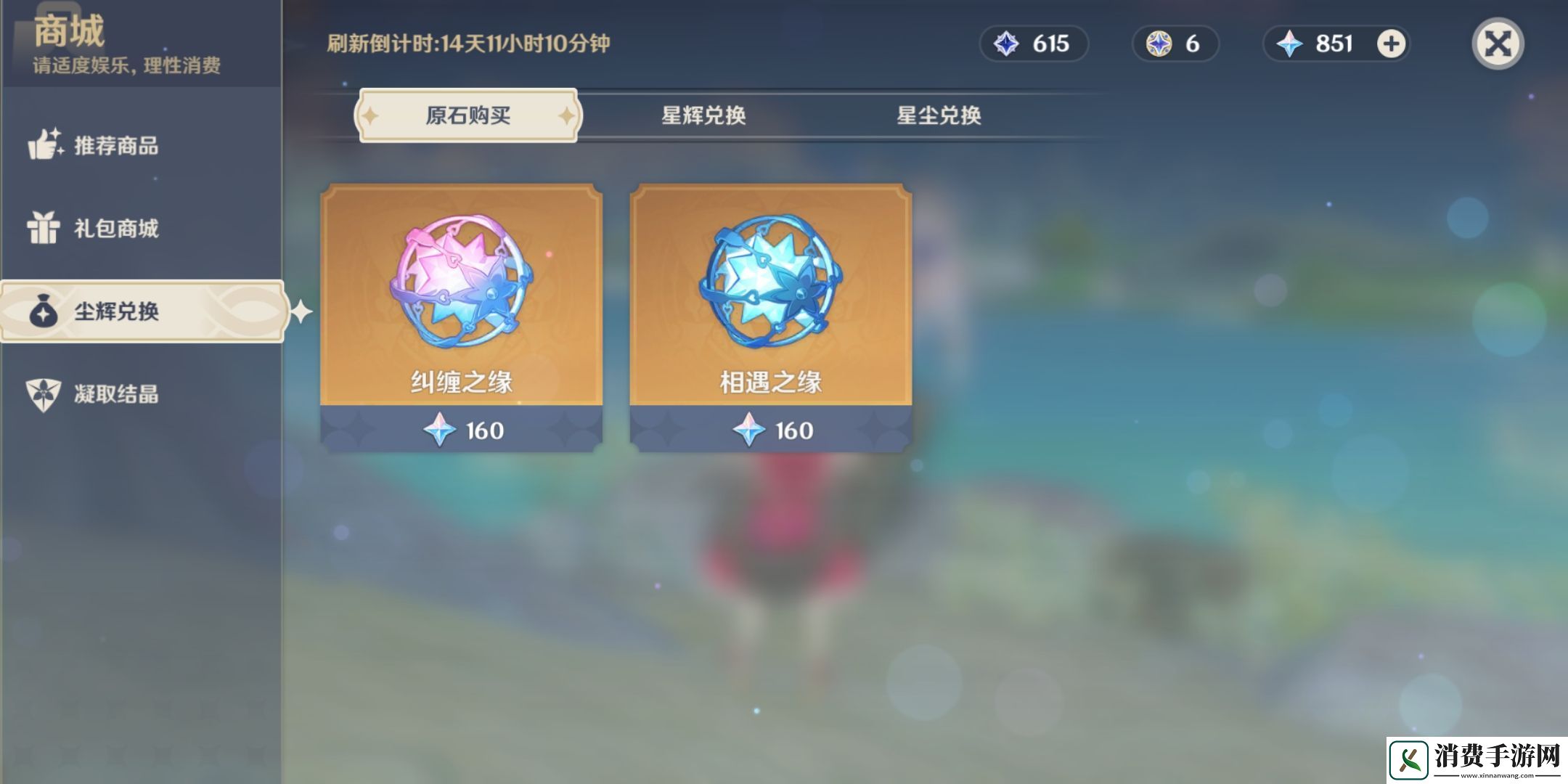
Task: Click the Primogem cost icon under 纠缠之缘
Action: (438, 430)
